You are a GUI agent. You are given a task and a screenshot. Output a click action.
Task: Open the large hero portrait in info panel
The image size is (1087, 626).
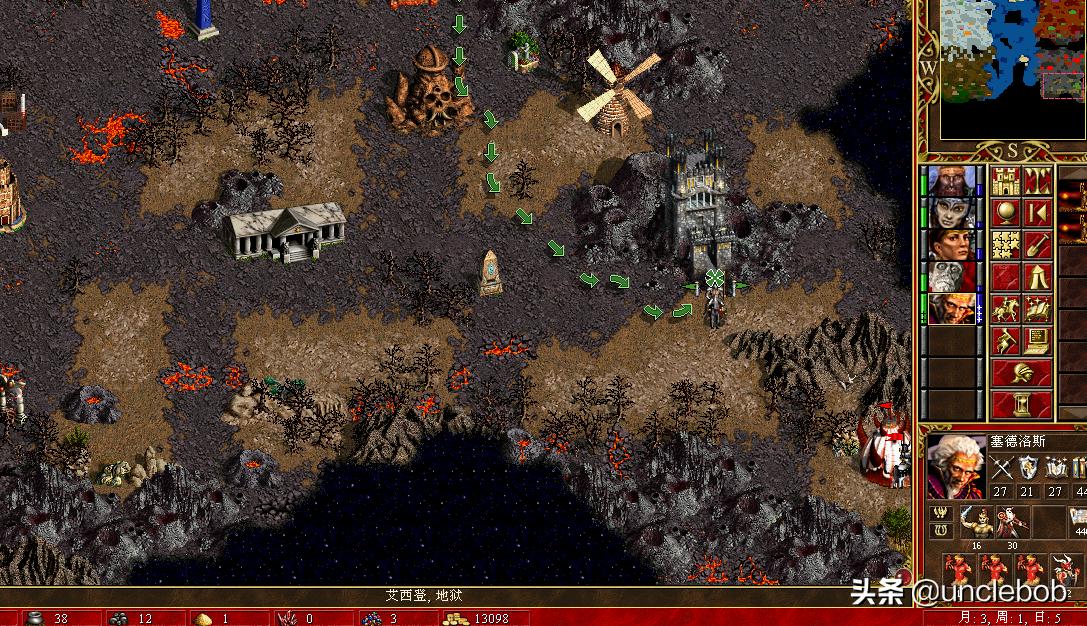[x=954, y=465]
